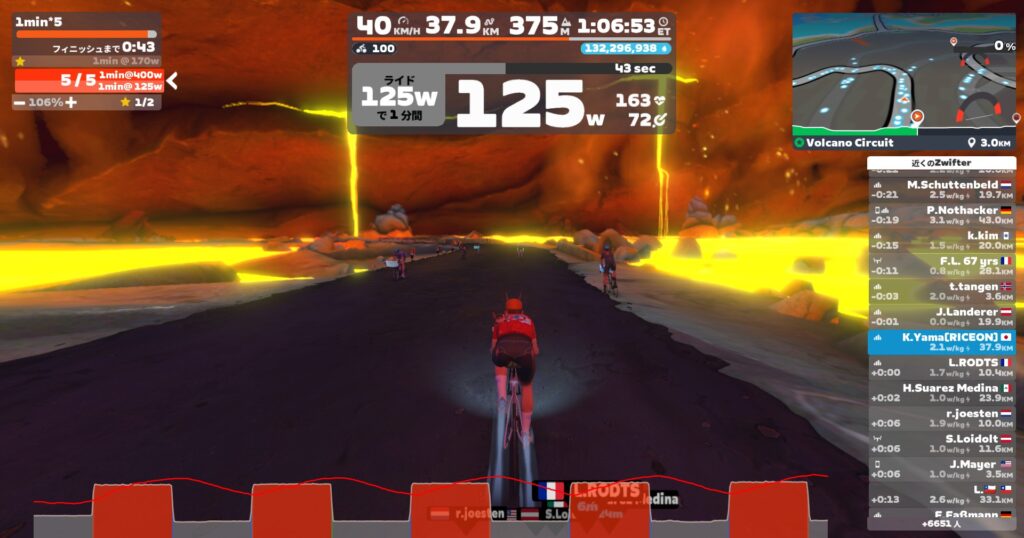Increase workout intensity with the plus button
This screenshot has height=538, width=1024.
(x=71, y=102)
